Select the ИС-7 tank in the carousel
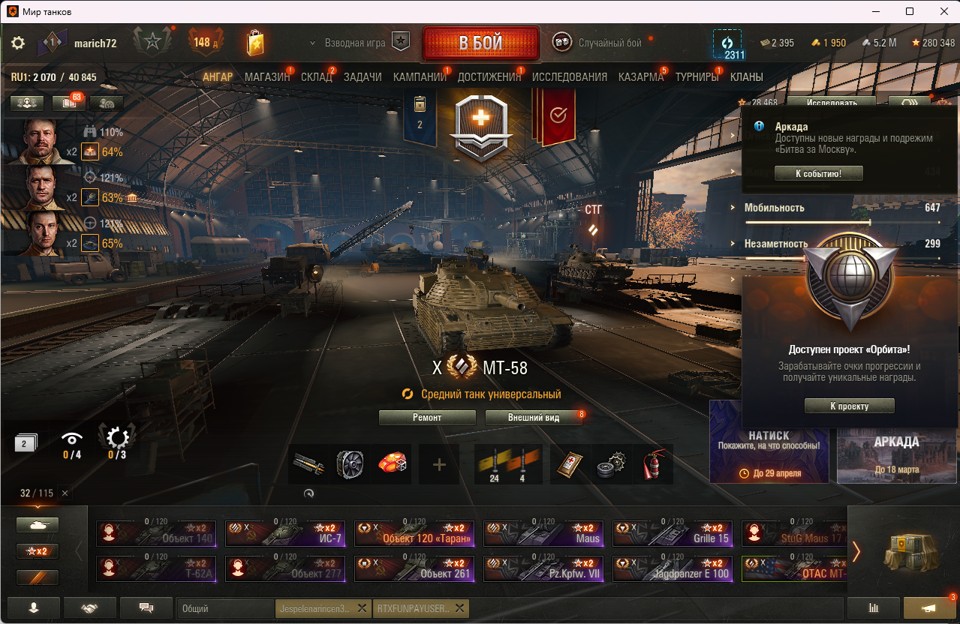This screenshot has height=624, width=960. pyautogui.click(x=285, y=533)
